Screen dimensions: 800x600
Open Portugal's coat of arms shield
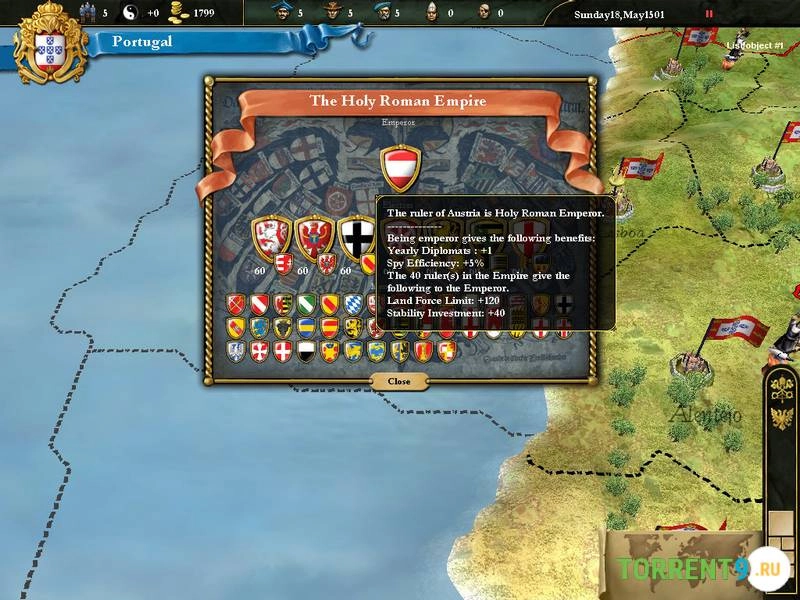tap(50, 45)
